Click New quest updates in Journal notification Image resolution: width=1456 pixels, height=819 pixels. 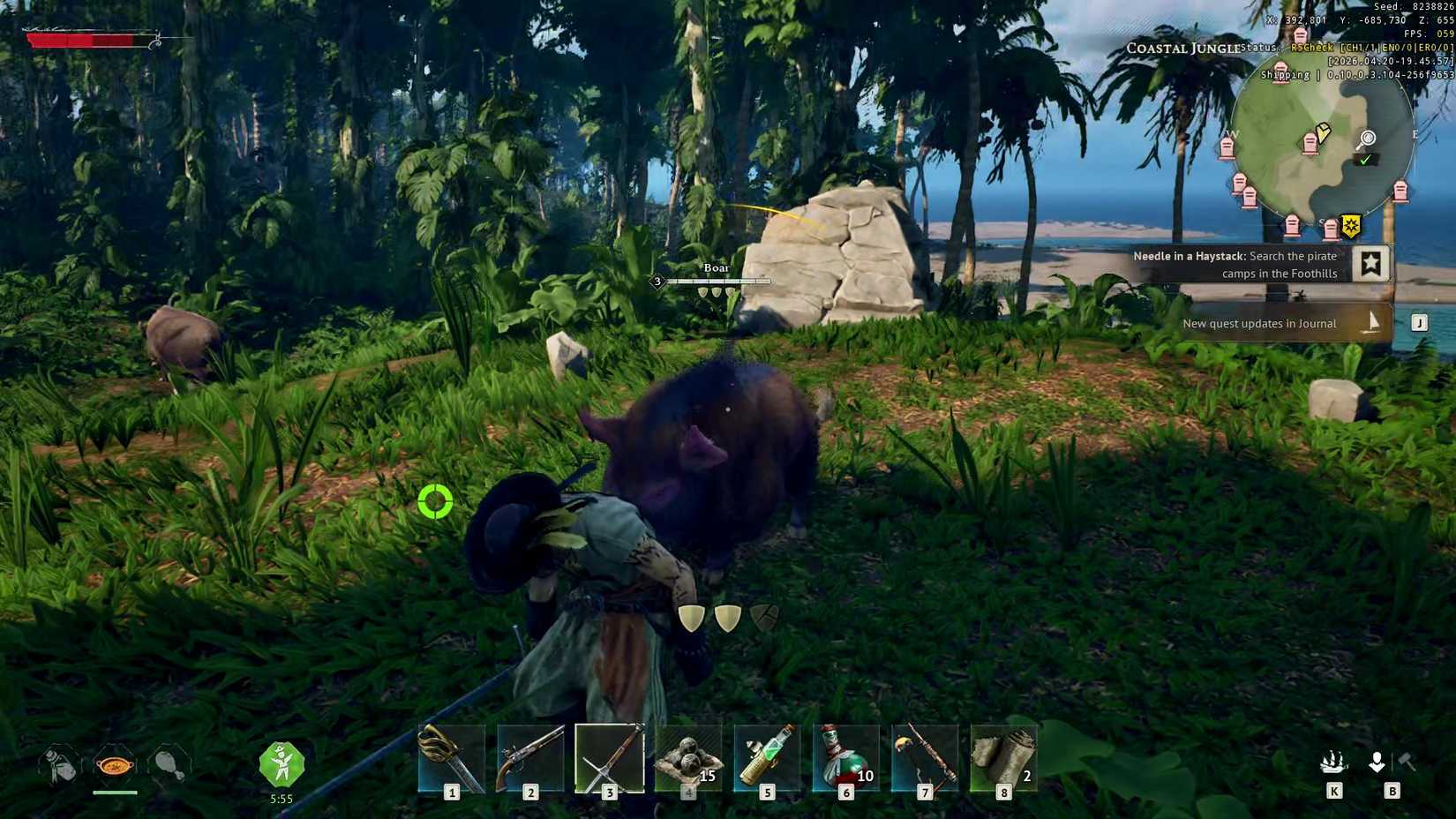(1258, 323)
